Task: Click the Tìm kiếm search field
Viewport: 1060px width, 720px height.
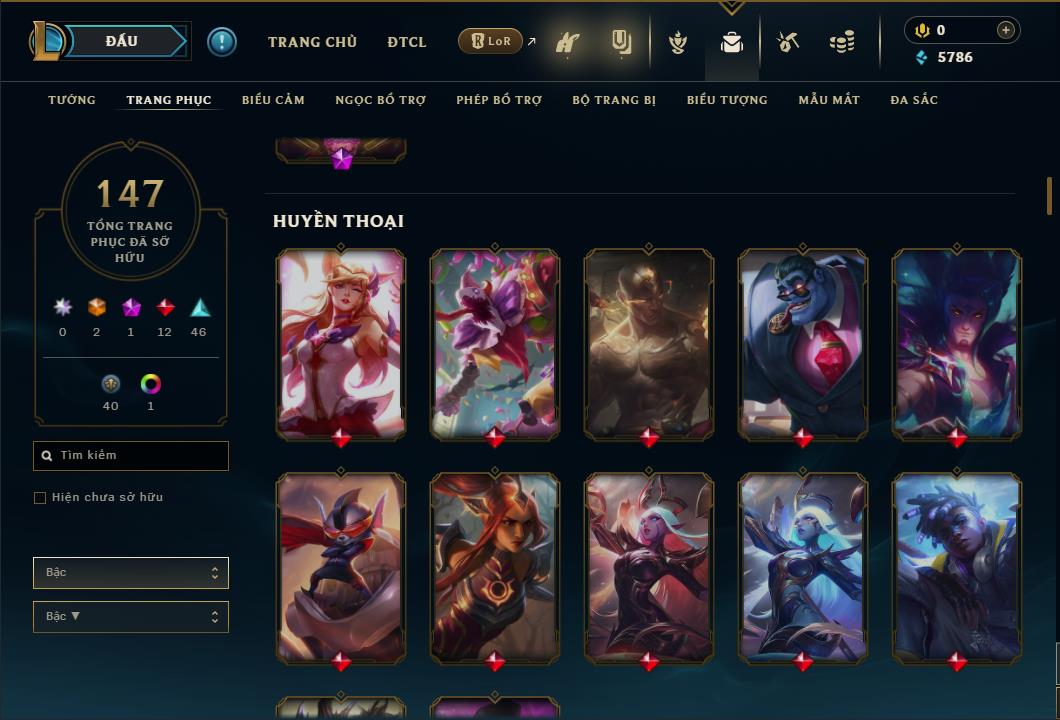Action: [x=131, y=456]
